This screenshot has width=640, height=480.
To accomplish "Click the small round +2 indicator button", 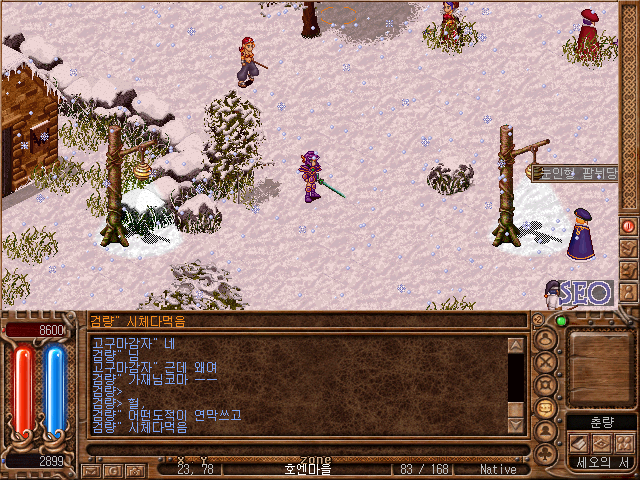I will (538, 321).
